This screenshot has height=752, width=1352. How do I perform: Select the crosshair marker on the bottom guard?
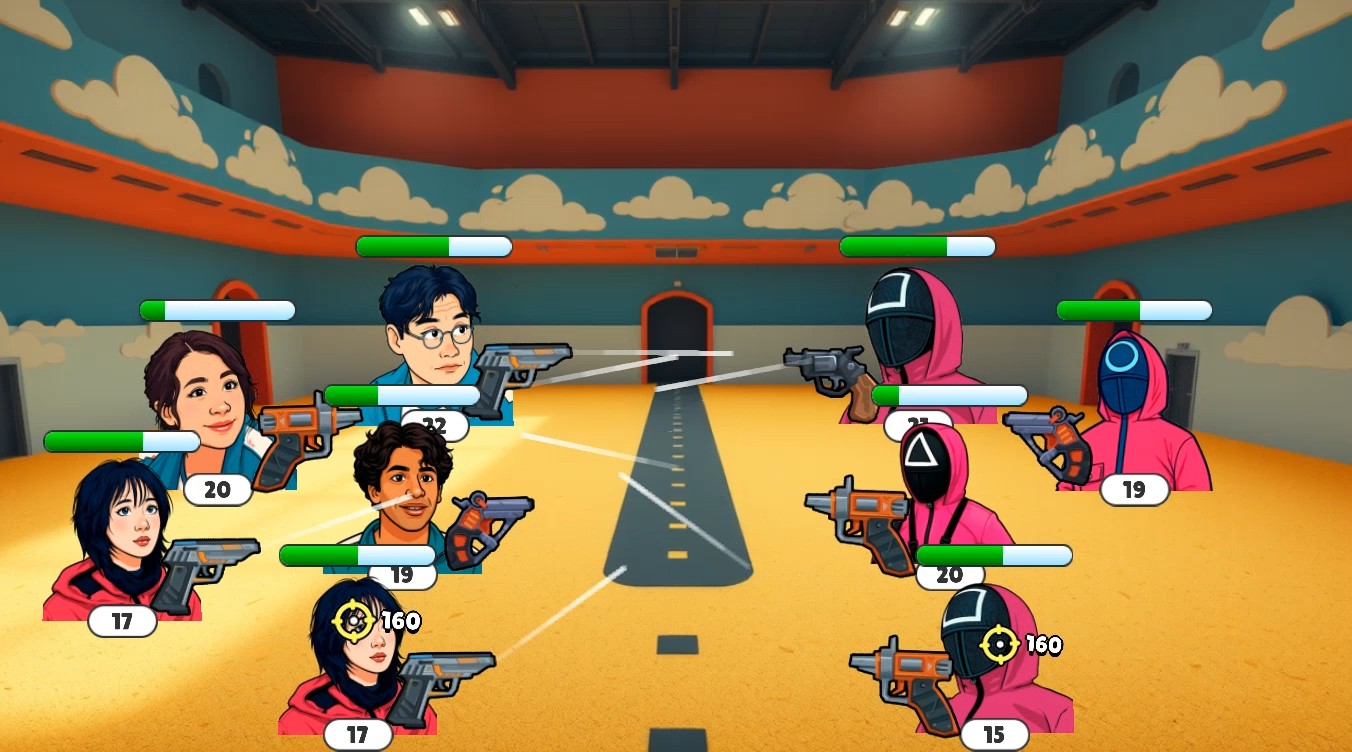click(999, 644)
